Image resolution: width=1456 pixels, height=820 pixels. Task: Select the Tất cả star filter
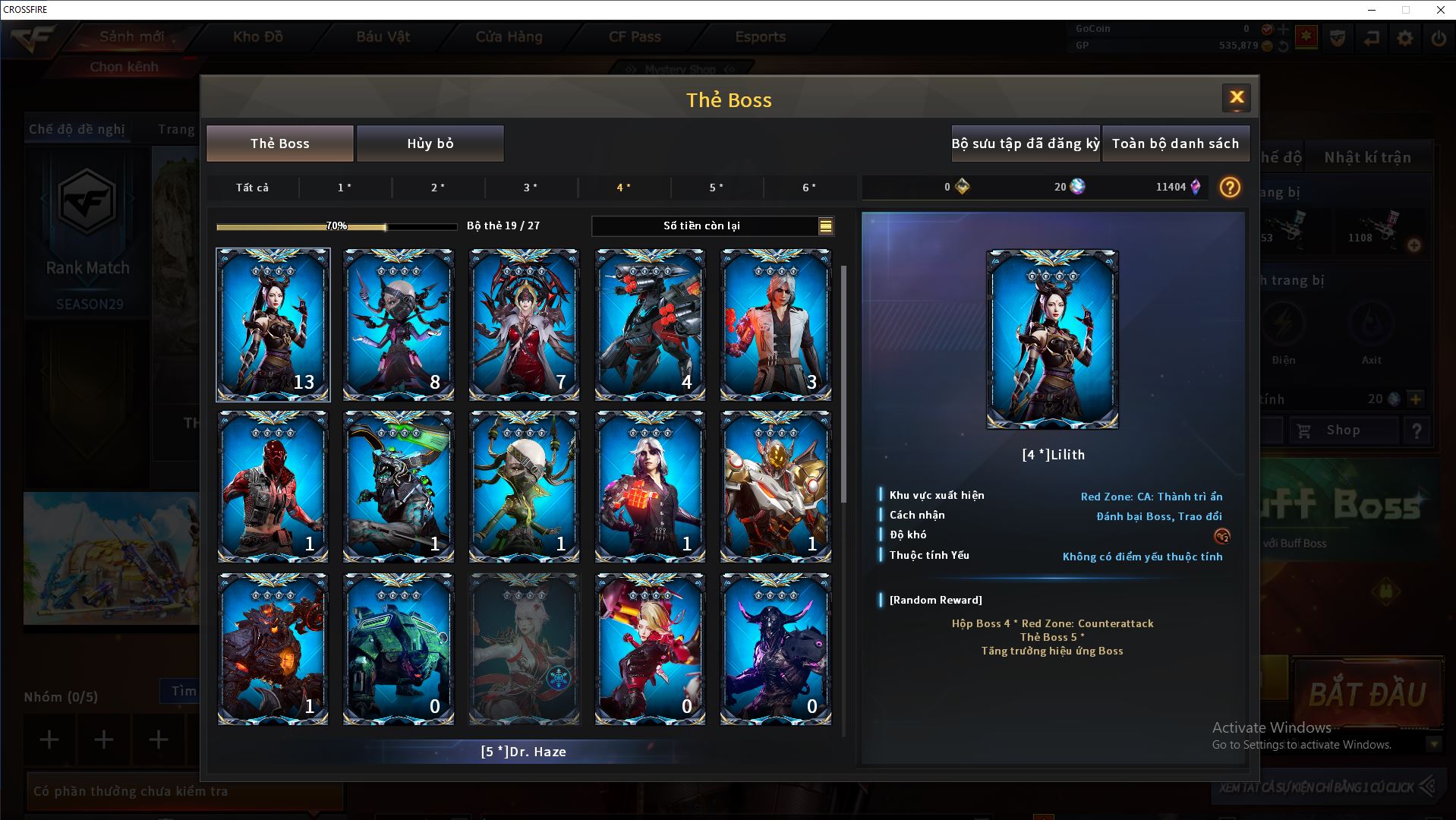252,188
